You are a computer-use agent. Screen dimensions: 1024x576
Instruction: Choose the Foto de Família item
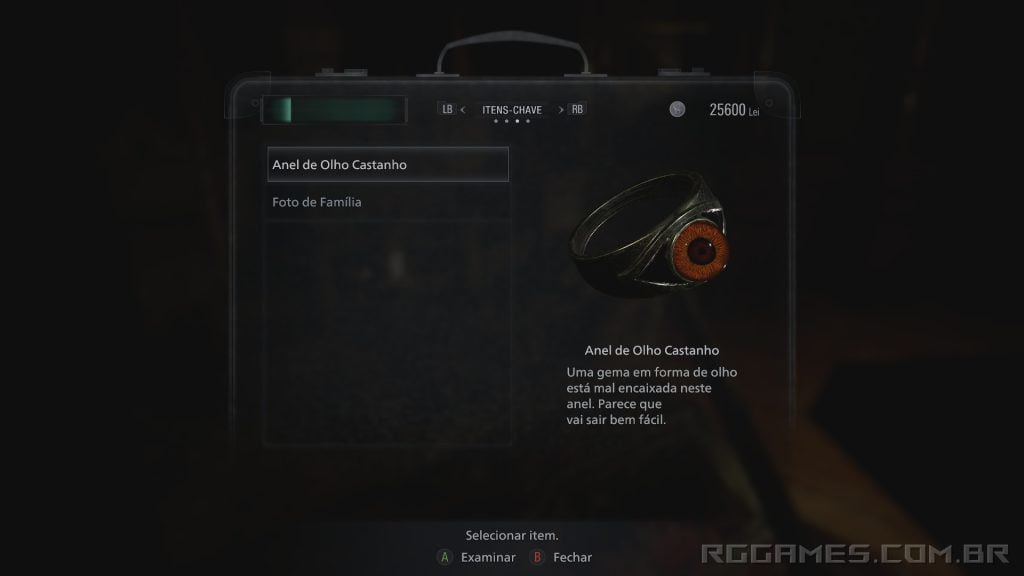pyautogui.click(x=317, y=202)
